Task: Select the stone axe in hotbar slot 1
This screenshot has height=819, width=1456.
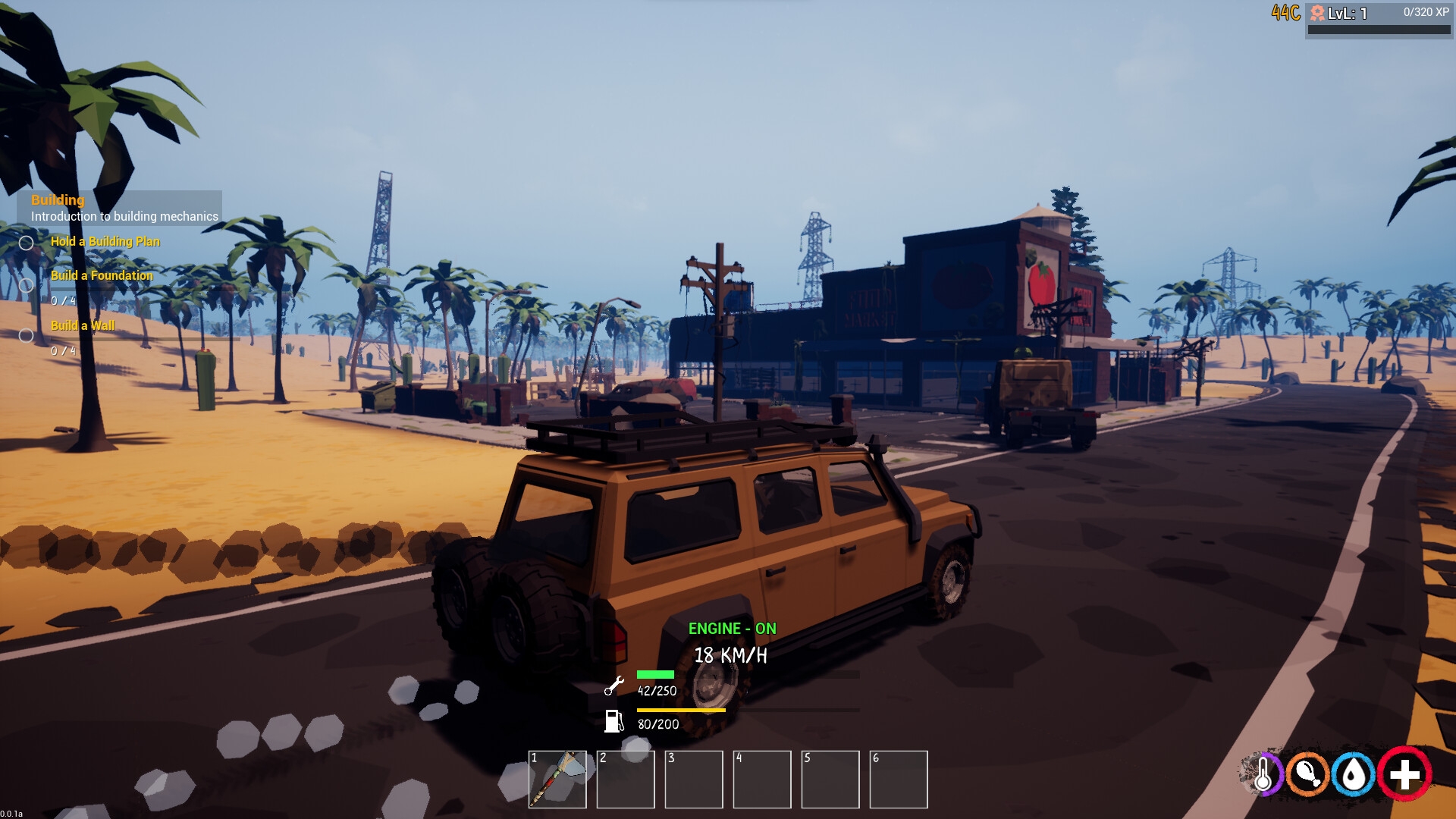Action: (558, 780)
